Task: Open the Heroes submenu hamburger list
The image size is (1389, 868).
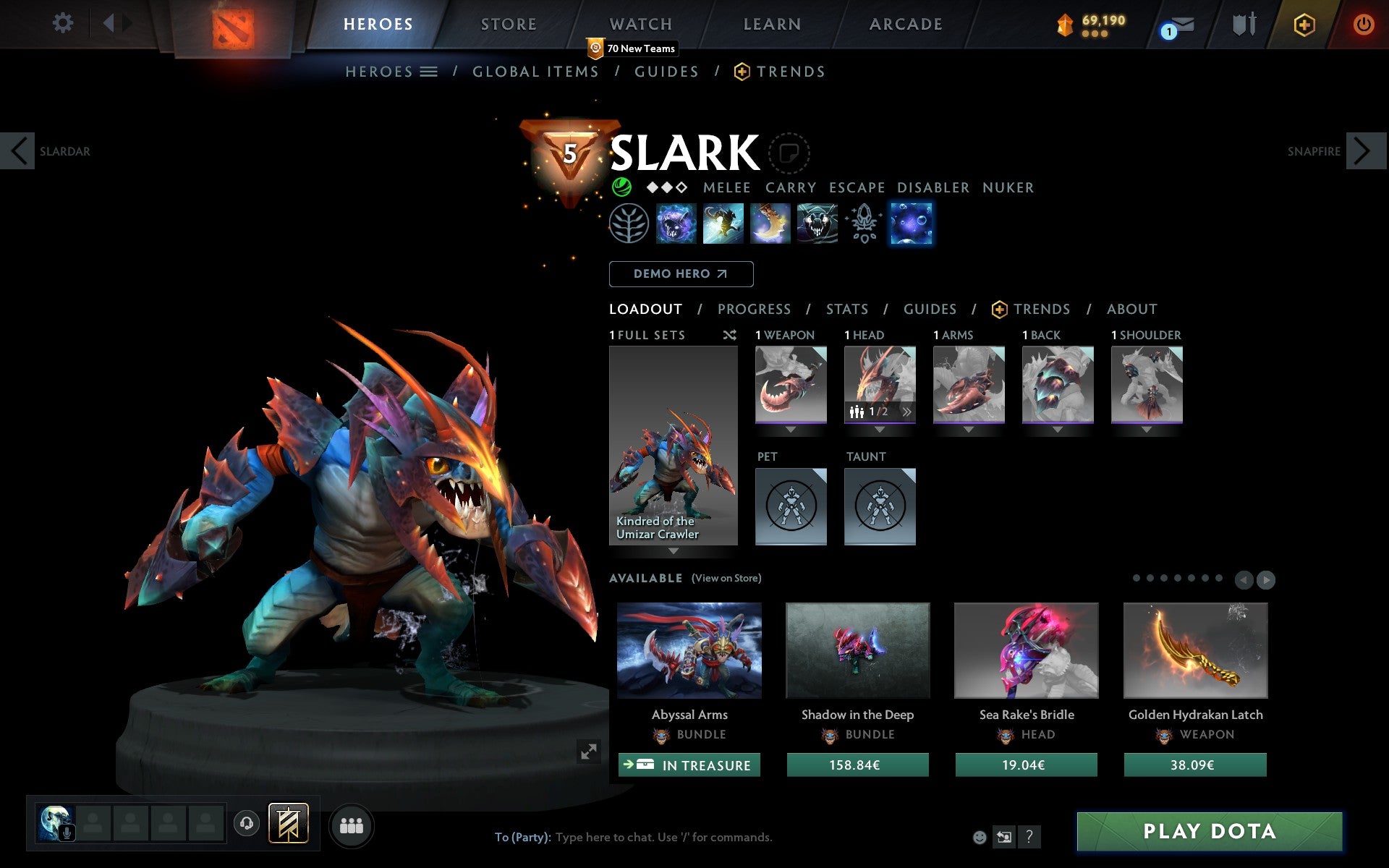Action: [428, 71]
